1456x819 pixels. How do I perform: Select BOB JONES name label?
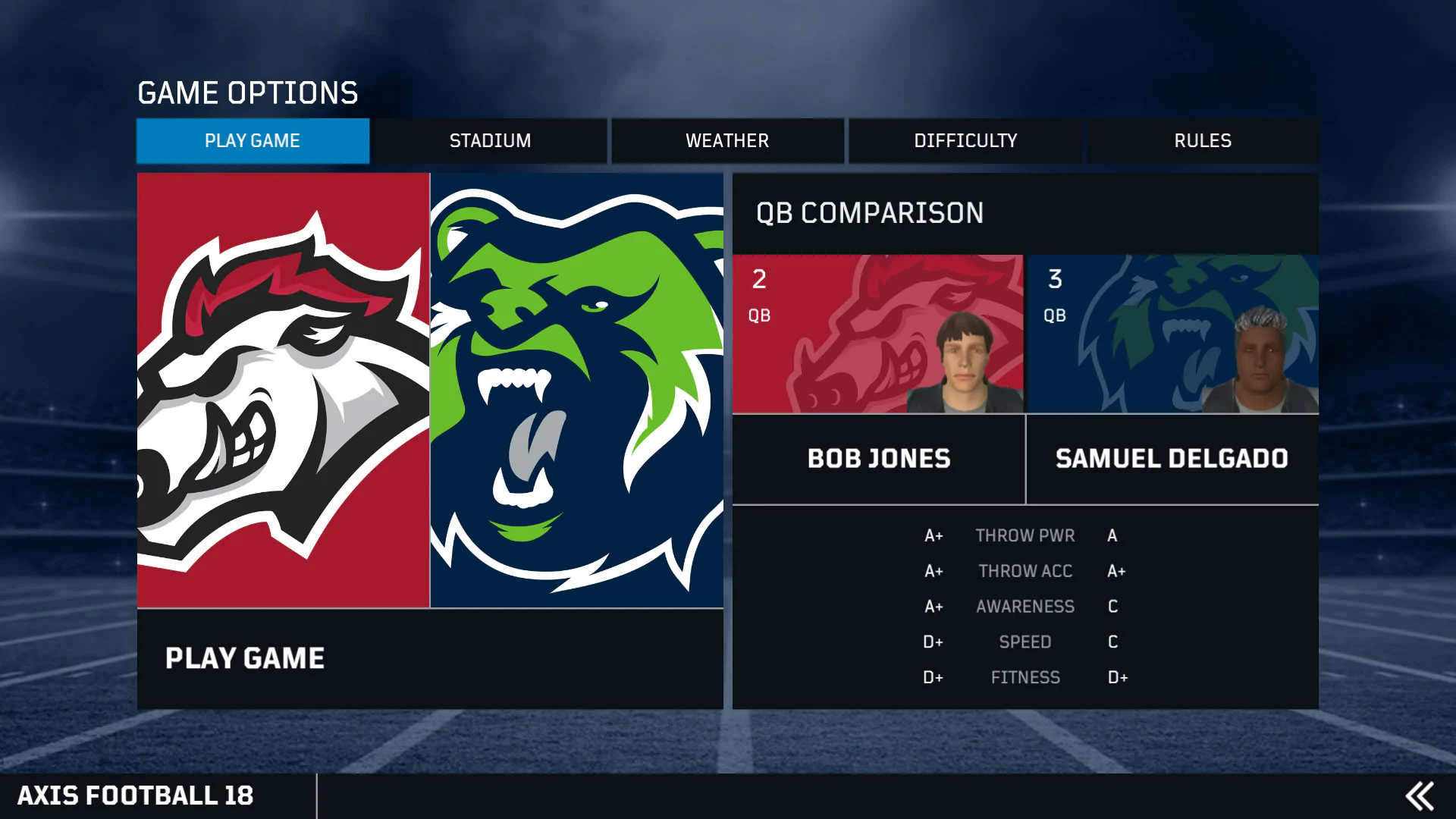[879, 459]
